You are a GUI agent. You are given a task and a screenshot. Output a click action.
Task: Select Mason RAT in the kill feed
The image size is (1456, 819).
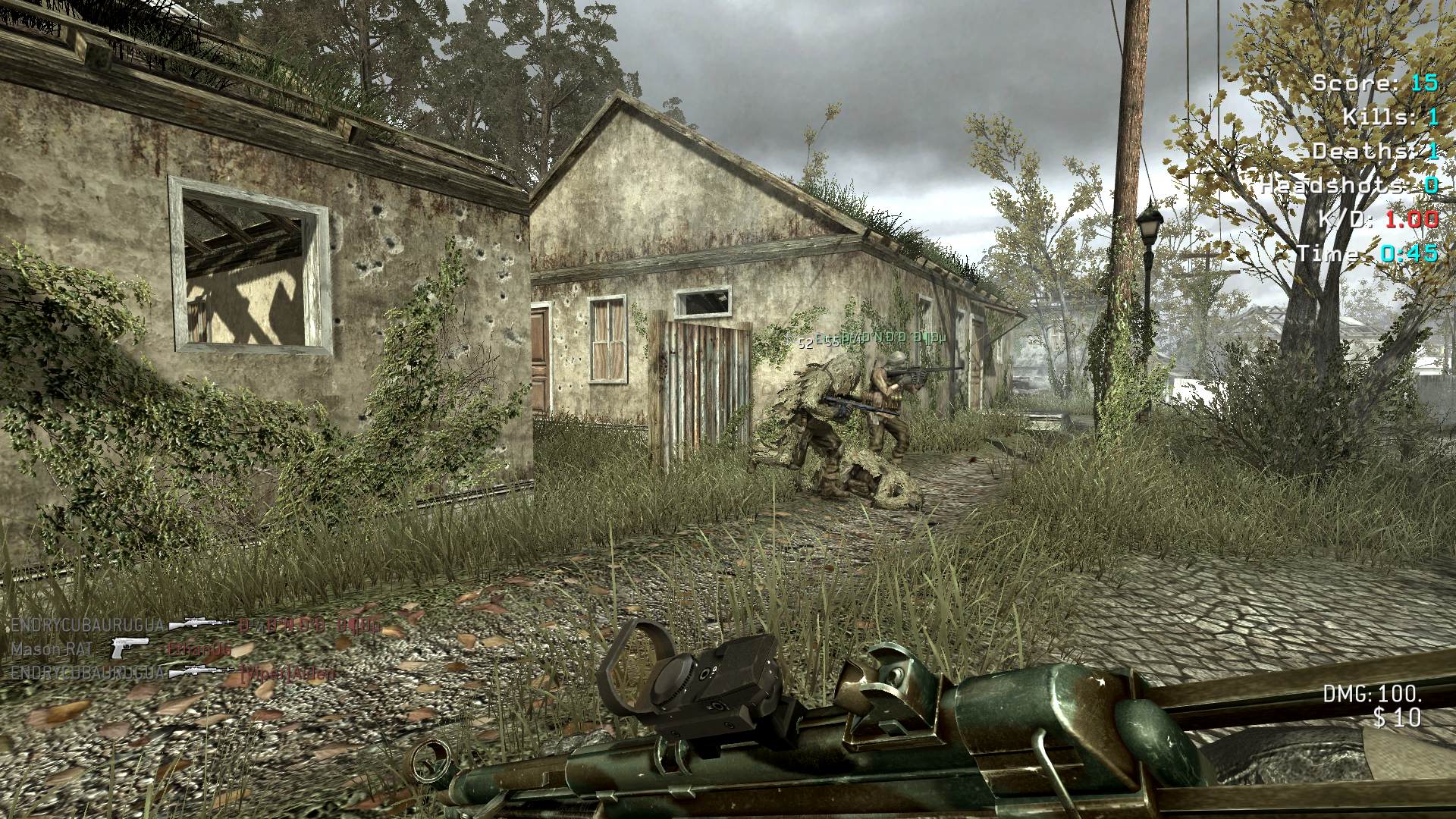(52, 649)
